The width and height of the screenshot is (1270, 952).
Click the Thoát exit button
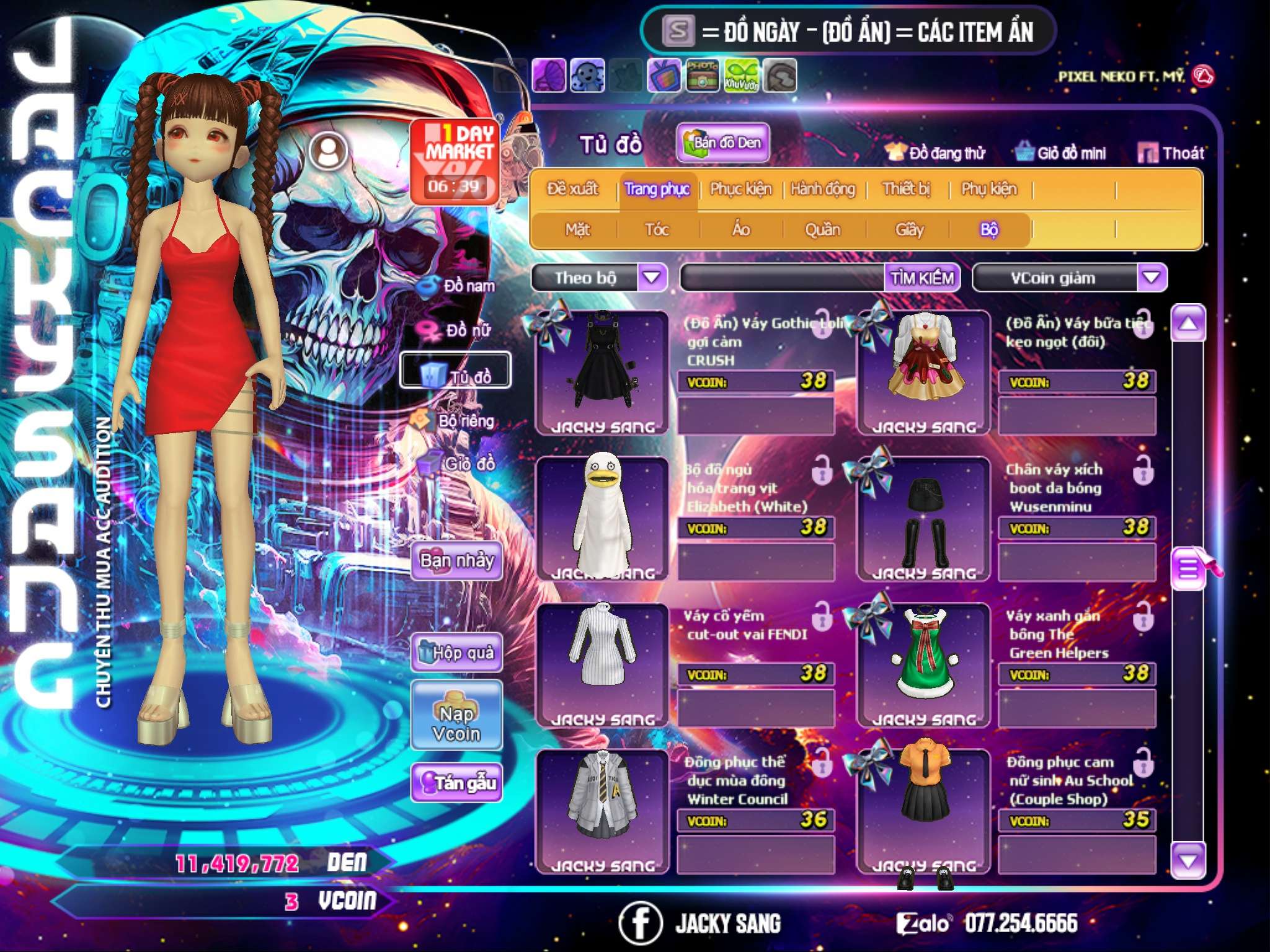point(1172,152)
